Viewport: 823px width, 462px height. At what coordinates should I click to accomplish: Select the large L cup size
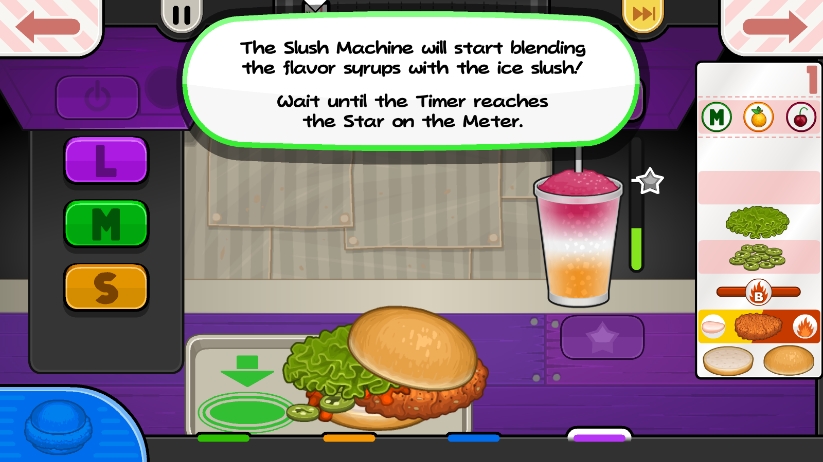pyautogui.click(x=106, y=160)
